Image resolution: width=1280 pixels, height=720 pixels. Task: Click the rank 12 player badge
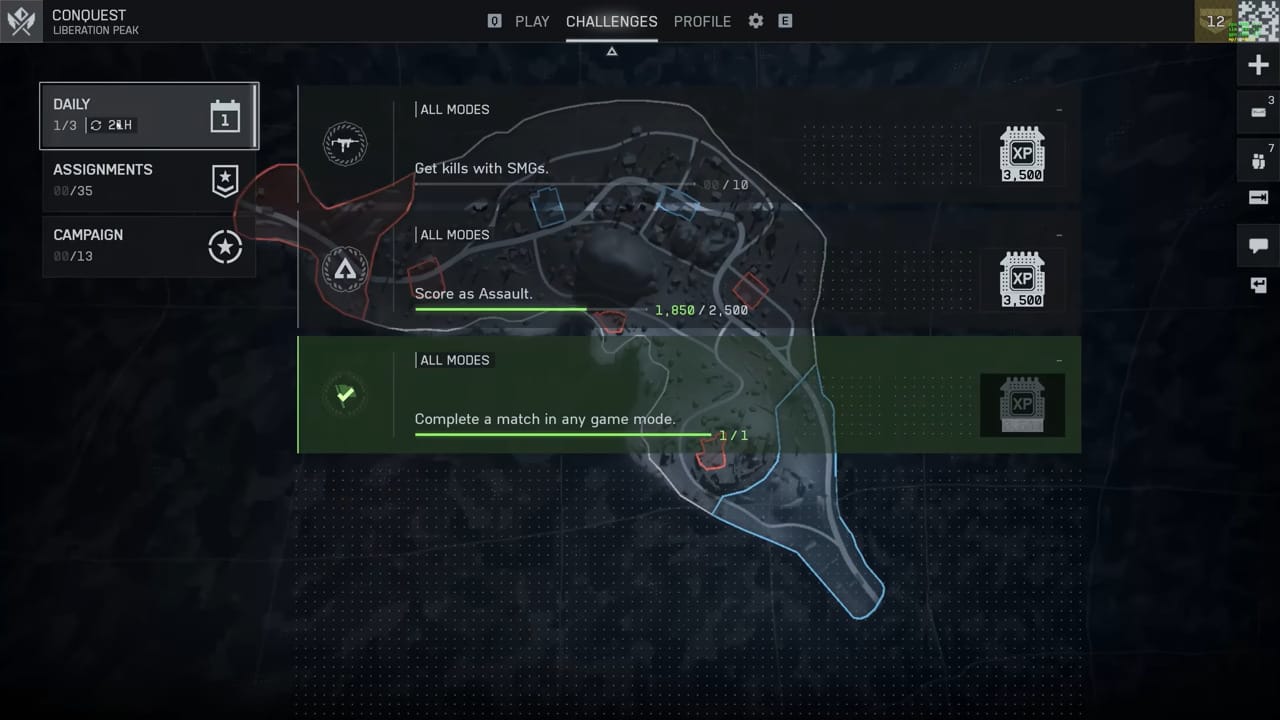pos(1216,21)
